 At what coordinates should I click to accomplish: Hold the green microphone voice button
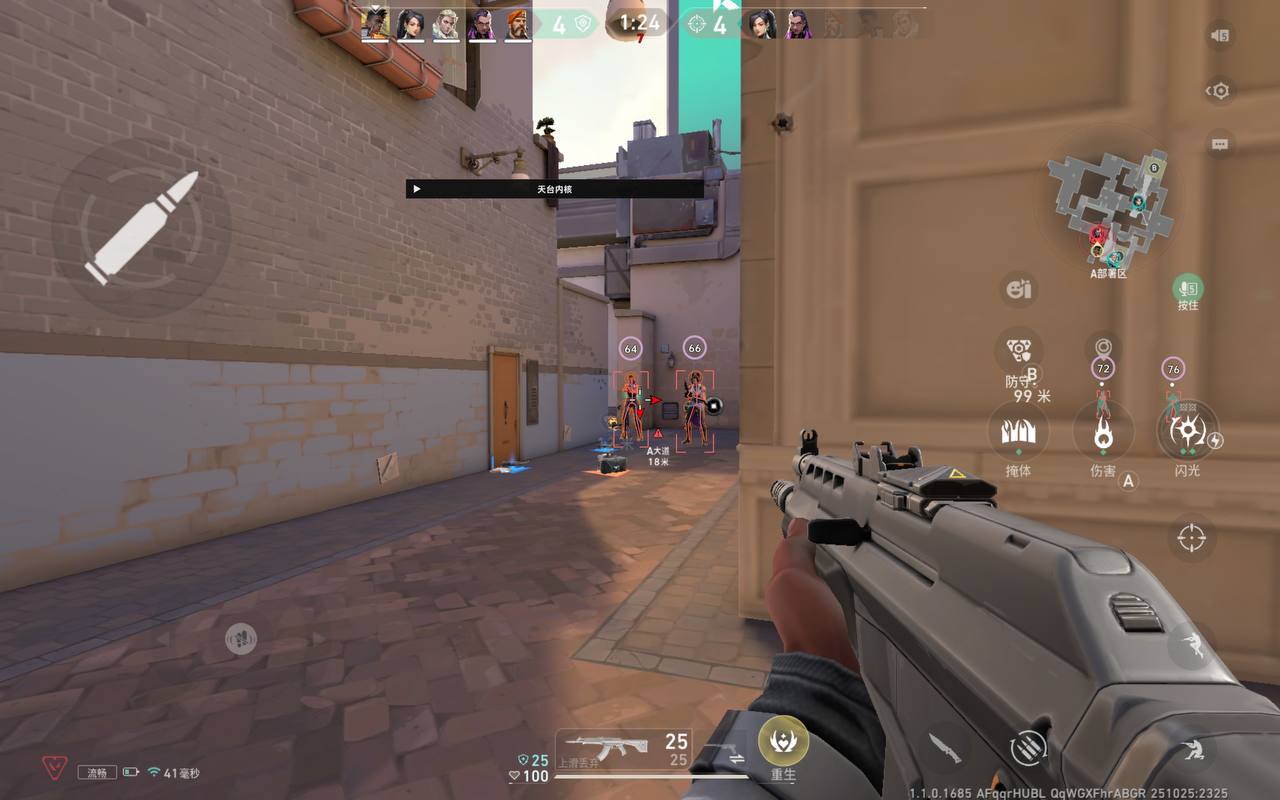click(1187, 289)
